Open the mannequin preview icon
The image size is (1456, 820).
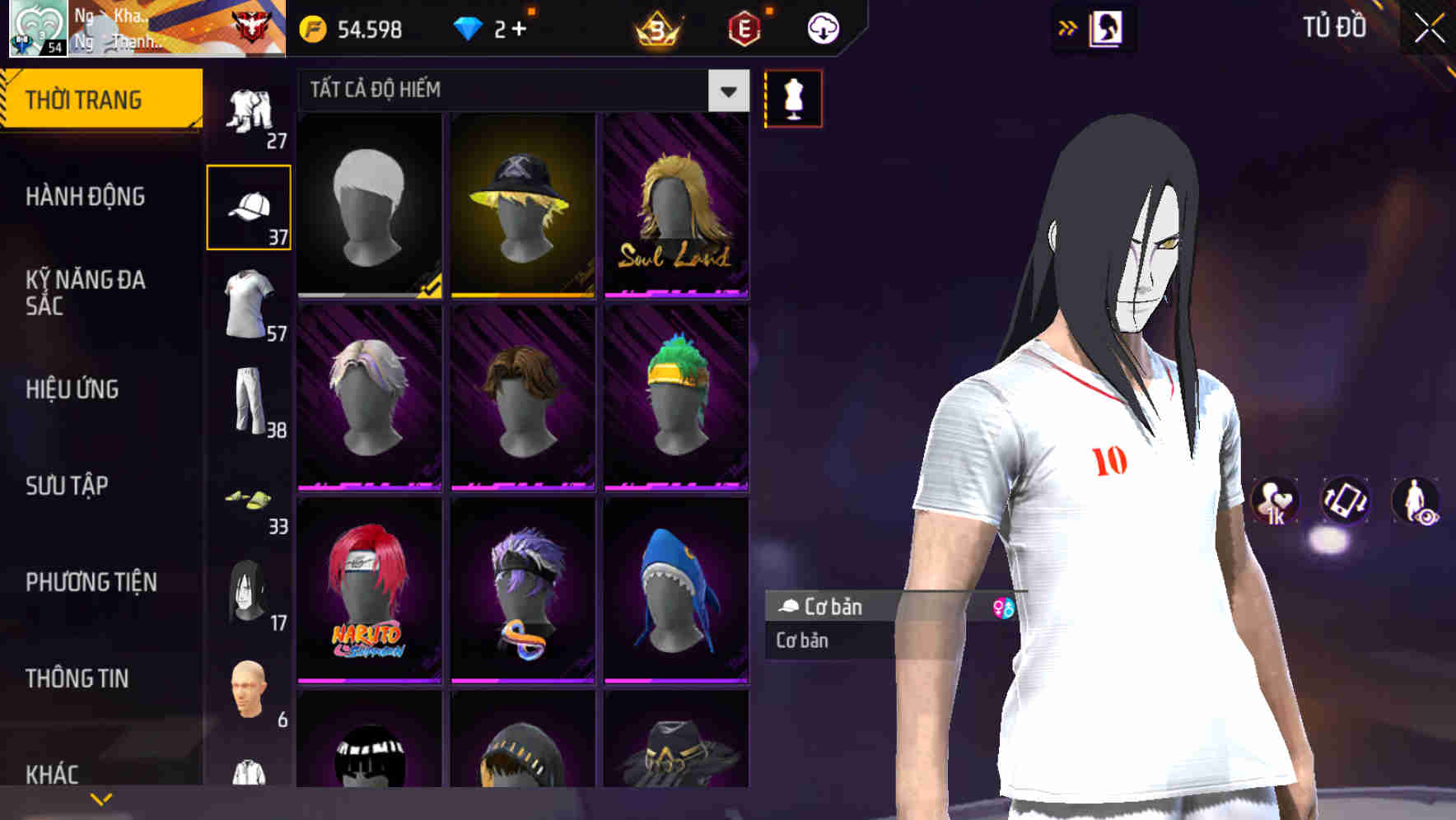coord(793,98)
